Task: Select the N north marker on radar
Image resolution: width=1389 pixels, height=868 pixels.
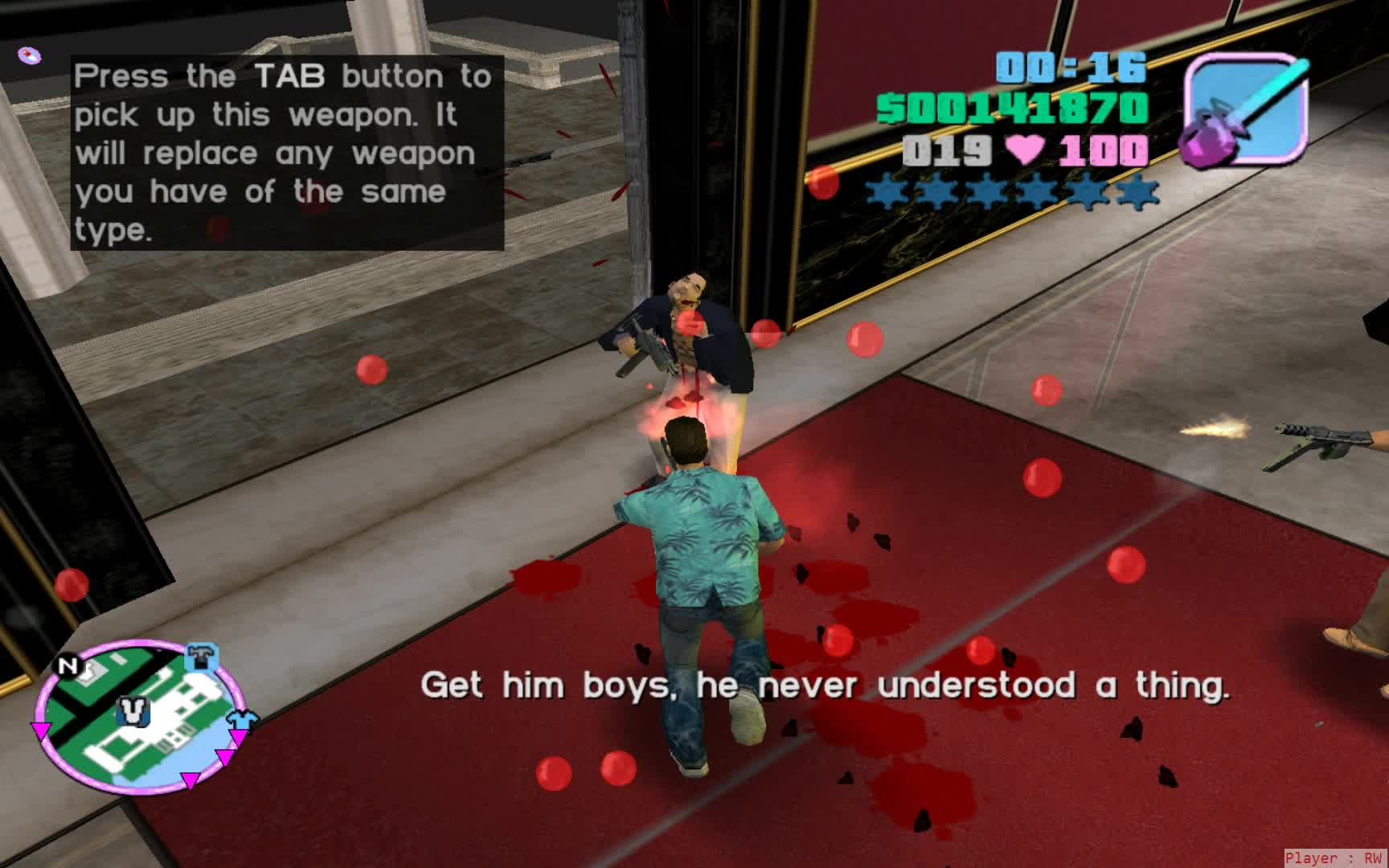Action: (x=68, y=665)
